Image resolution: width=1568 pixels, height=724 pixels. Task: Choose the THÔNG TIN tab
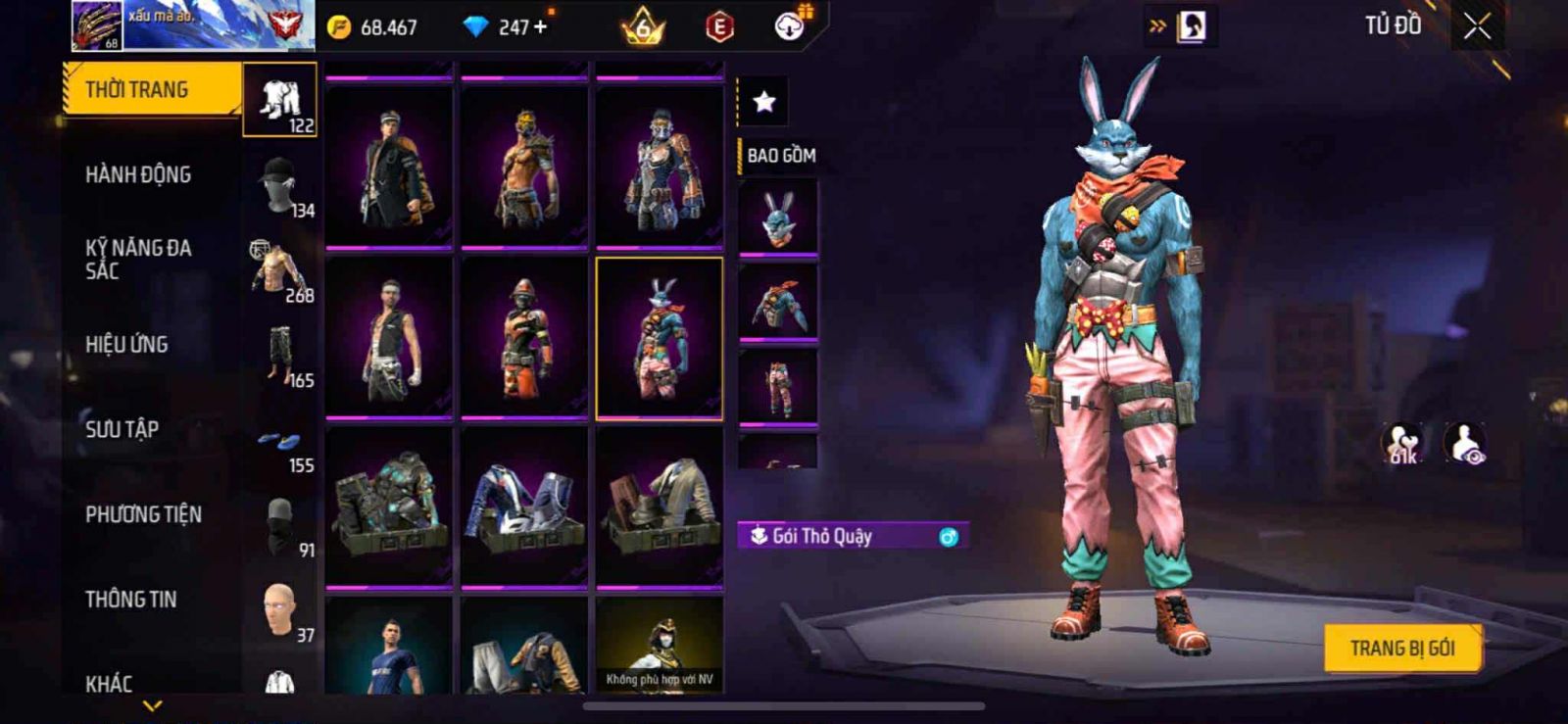pos(131,600)
